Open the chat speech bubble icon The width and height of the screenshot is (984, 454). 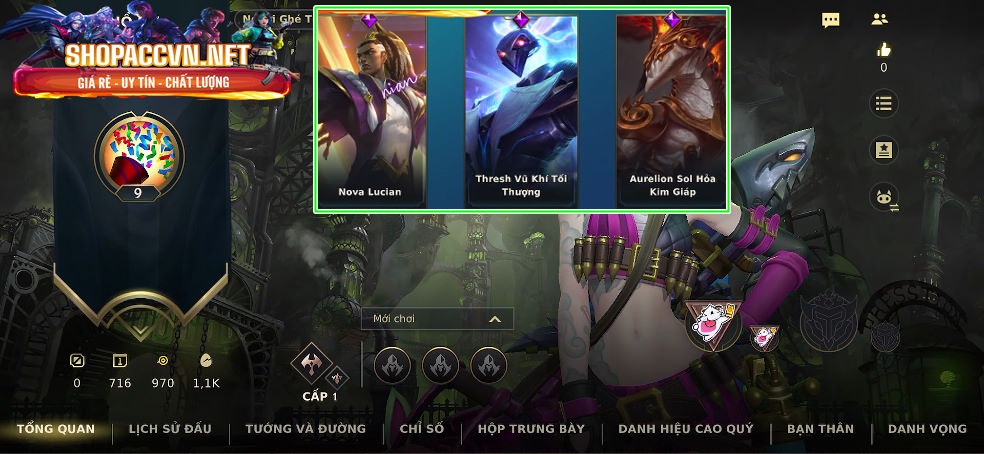point(831,20)
